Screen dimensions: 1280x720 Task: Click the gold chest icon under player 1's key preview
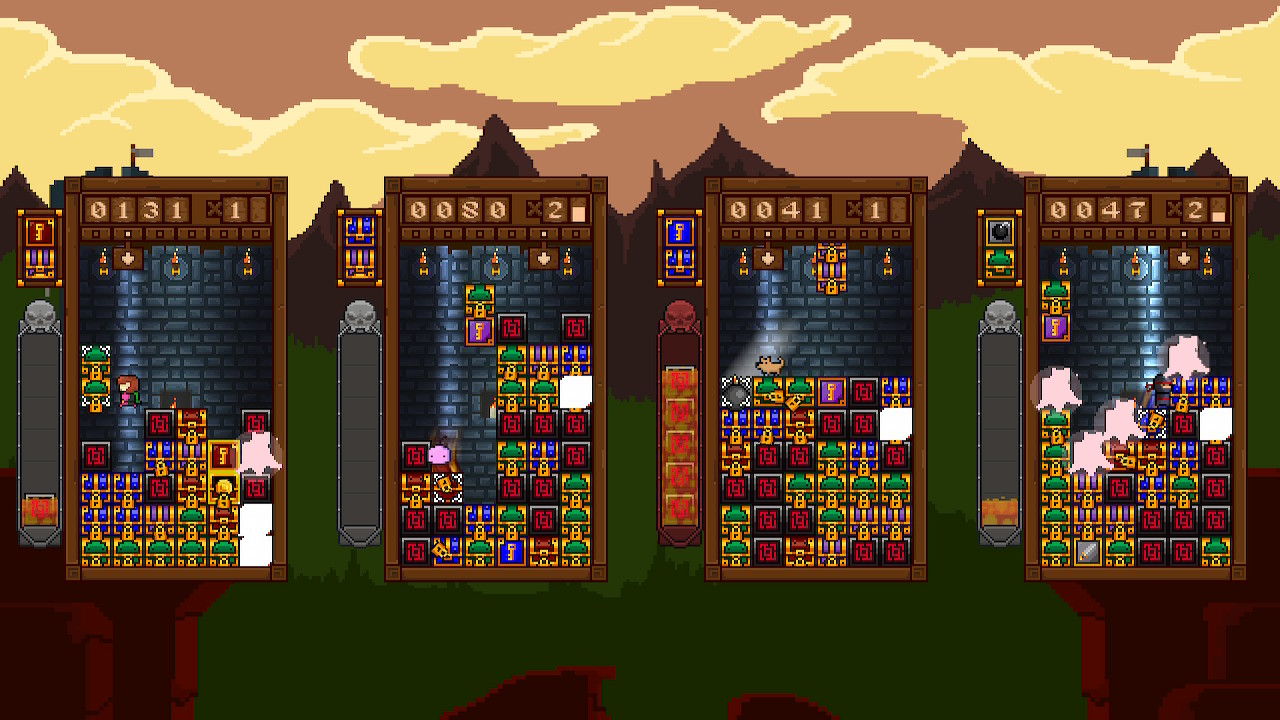coord(38,263)
